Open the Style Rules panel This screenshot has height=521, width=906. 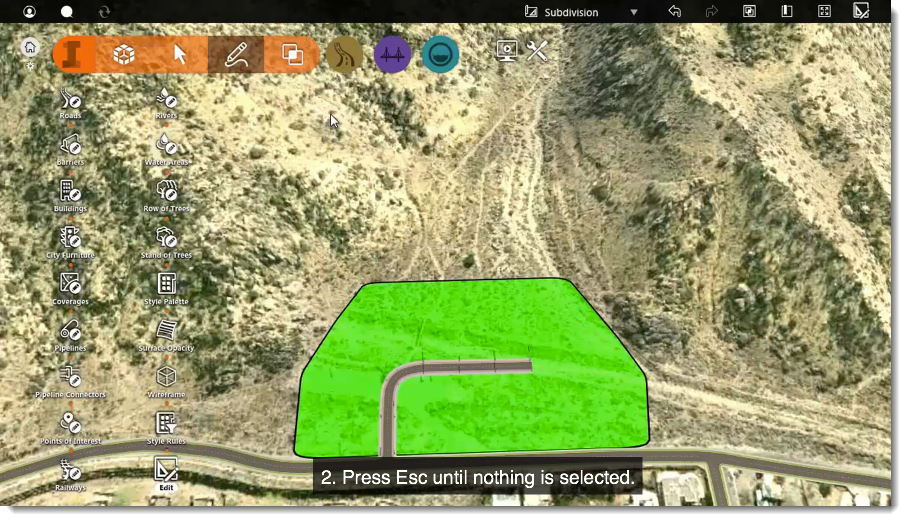point(166,424)
